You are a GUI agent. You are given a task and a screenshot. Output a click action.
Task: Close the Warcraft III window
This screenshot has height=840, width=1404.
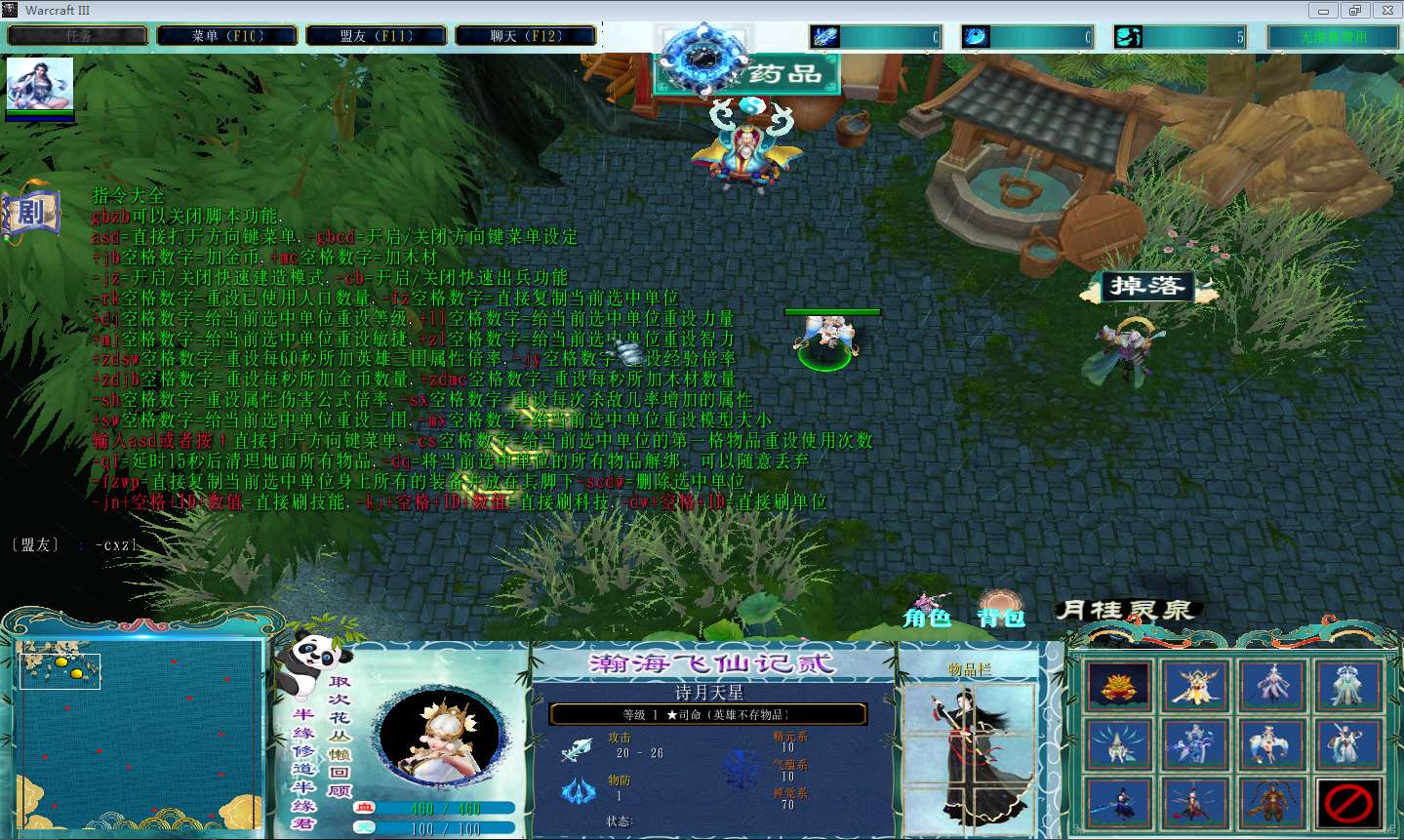pos(1386,11)
